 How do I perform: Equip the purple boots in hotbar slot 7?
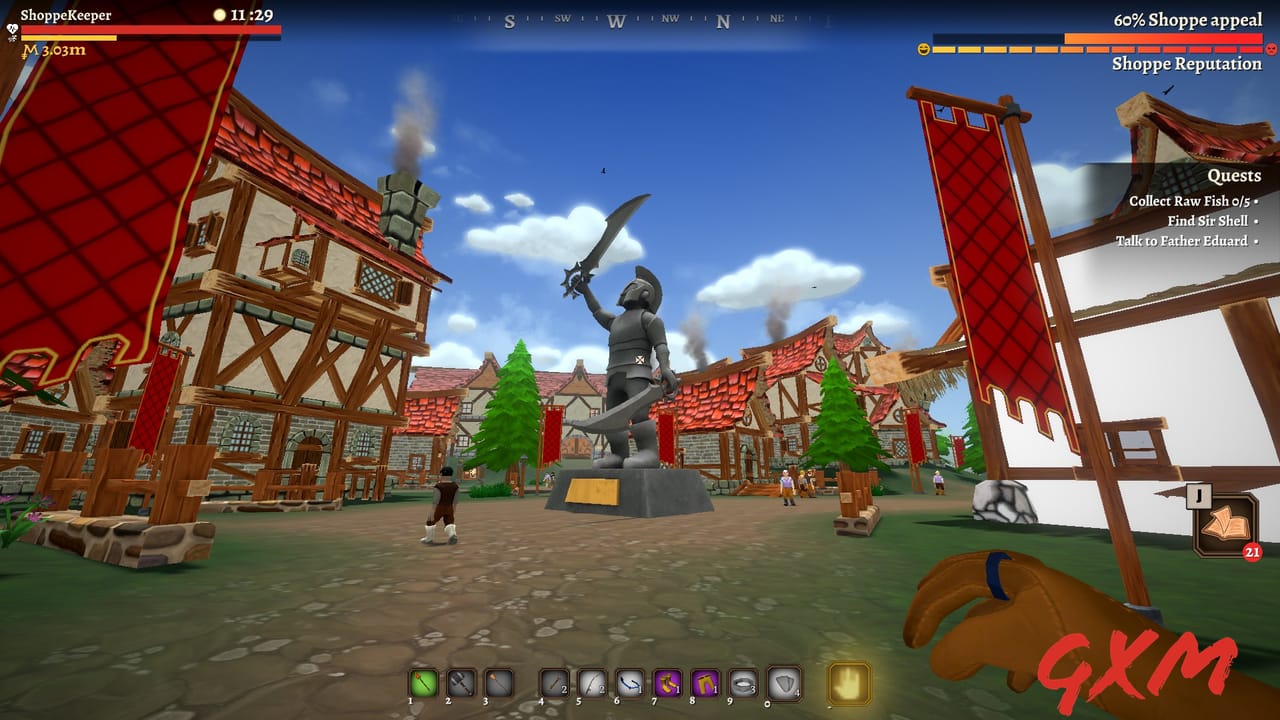(666, 684)
